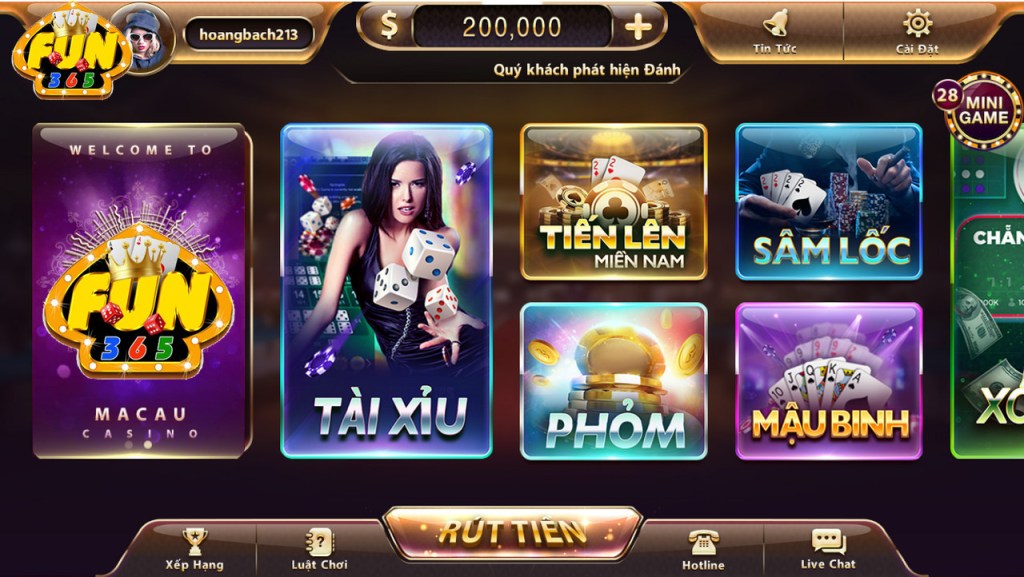Open the Xếp Hạng ranking page
Image resolution: width=1024 pixels, height=577 pixels.
click(192, 549)
